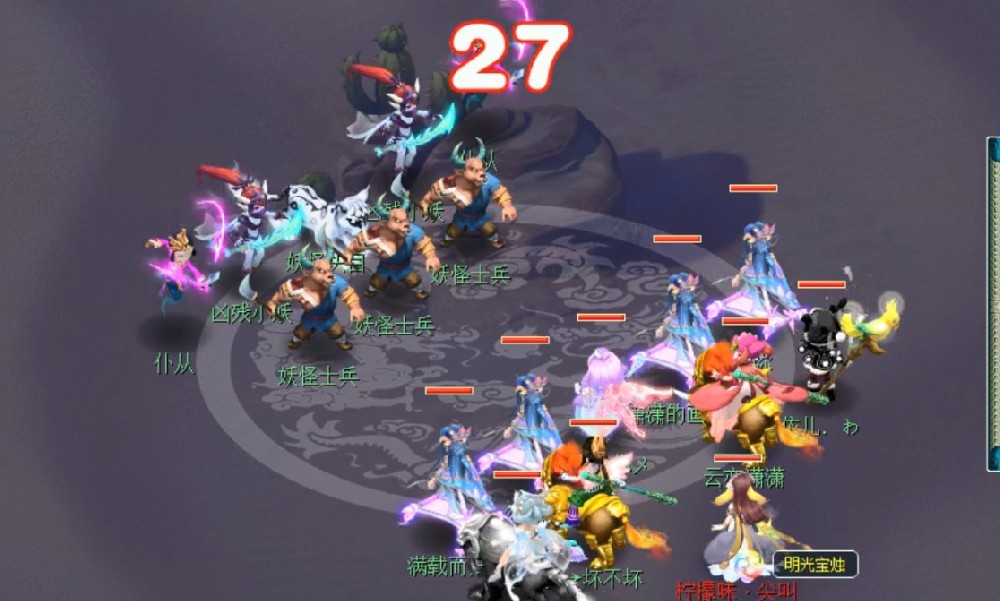Select the 明光宝烛 label
1000x601 pixels.
814,565
